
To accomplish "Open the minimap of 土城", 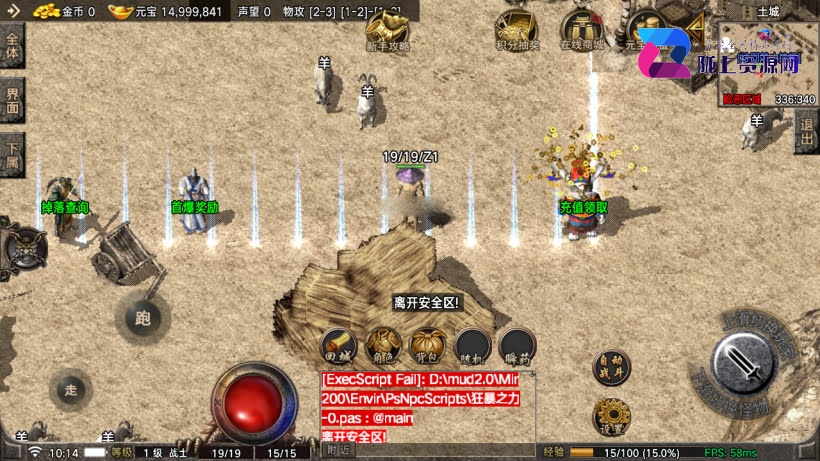I will pyautogui.click(x=767, y=62).
